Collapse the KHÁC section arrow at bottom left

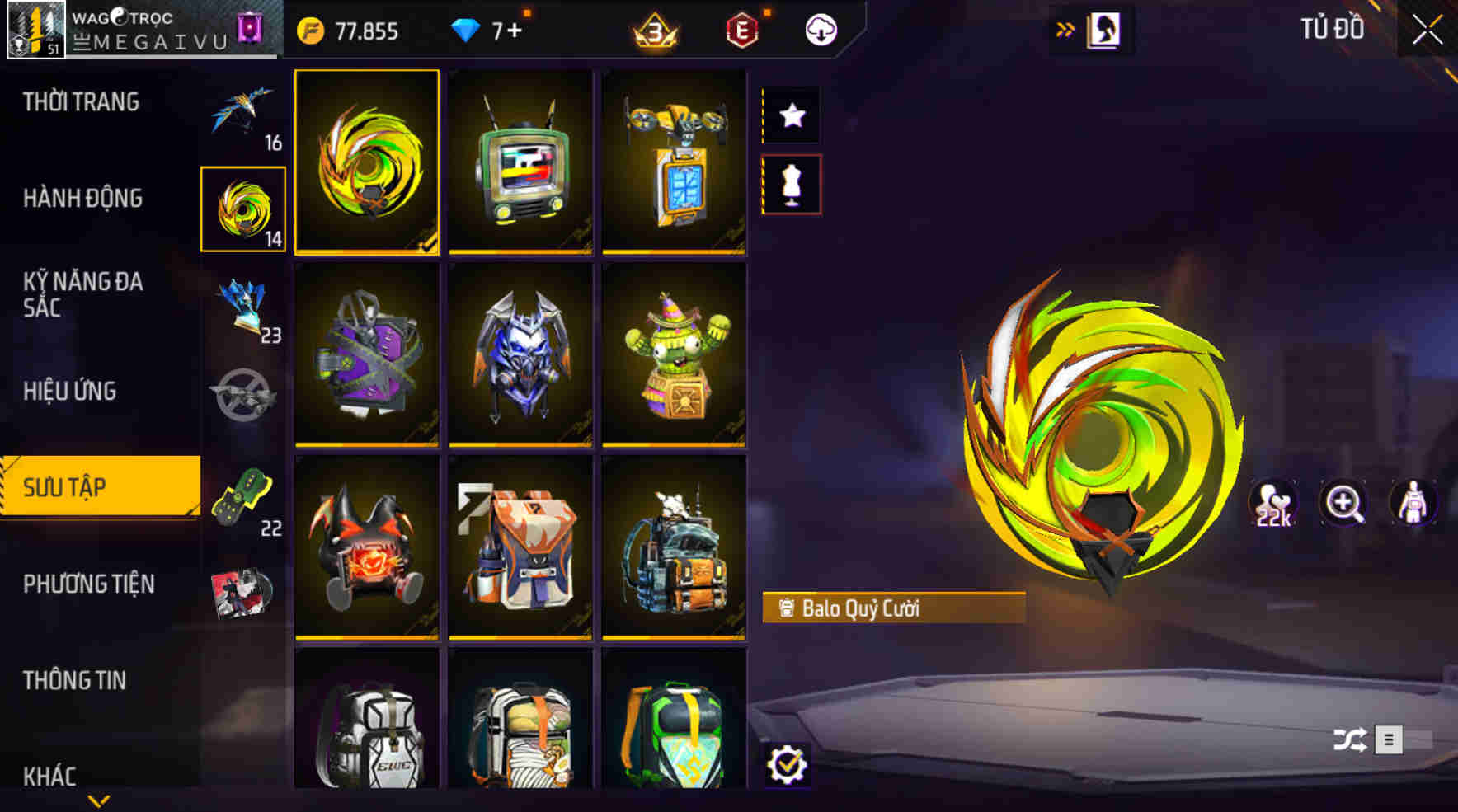click(x=99, y=798)
